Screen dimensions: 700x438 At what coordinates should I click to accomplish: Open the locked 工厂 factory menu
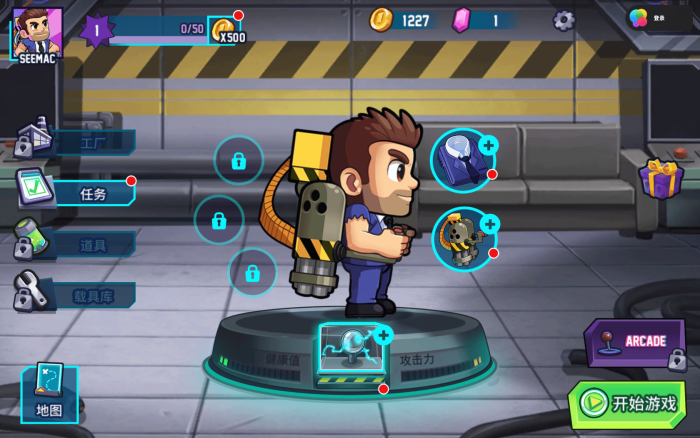coord(76,142)
